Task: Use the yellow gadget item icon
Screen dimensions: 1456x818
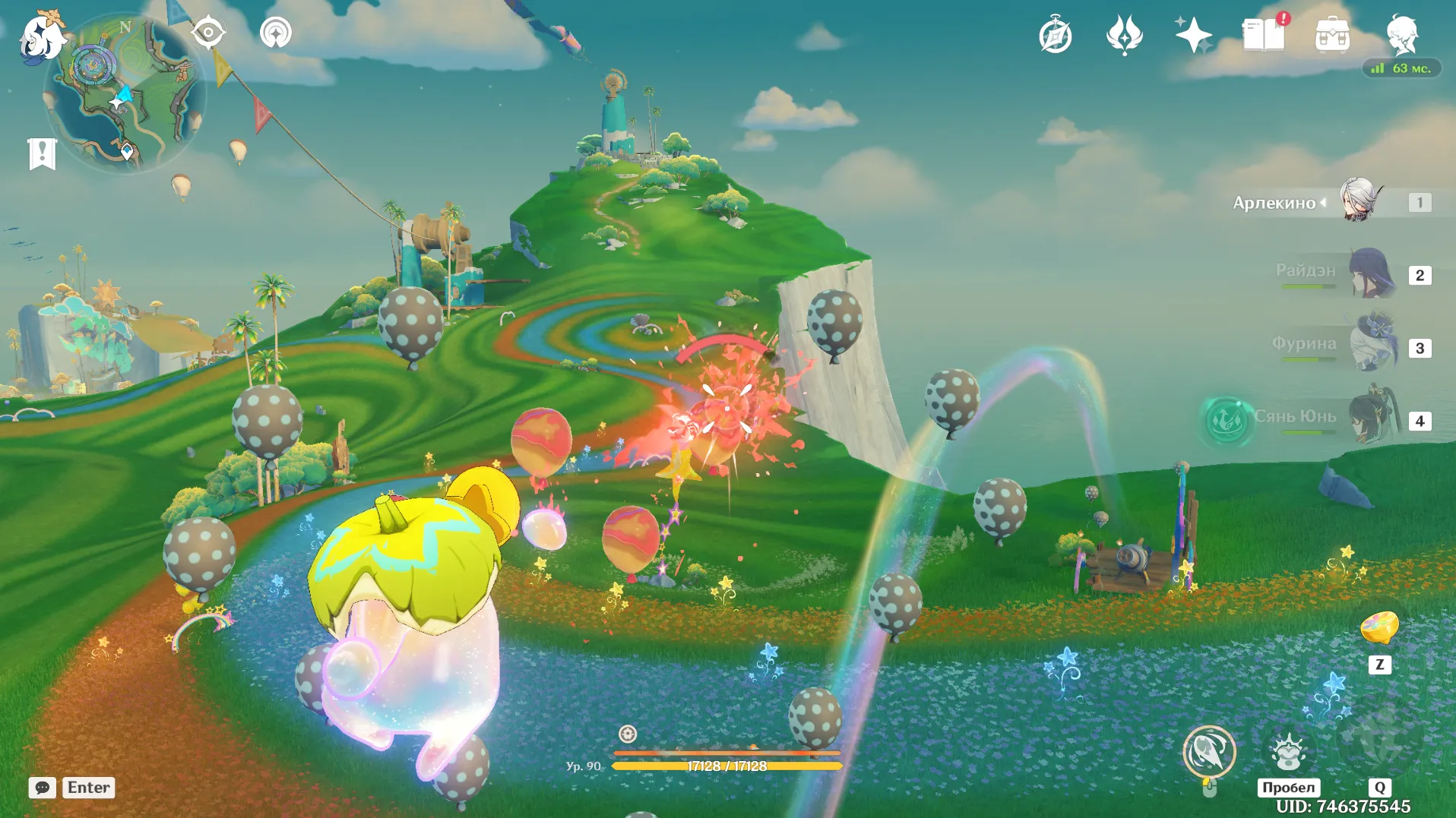Action: point(1379,629)
